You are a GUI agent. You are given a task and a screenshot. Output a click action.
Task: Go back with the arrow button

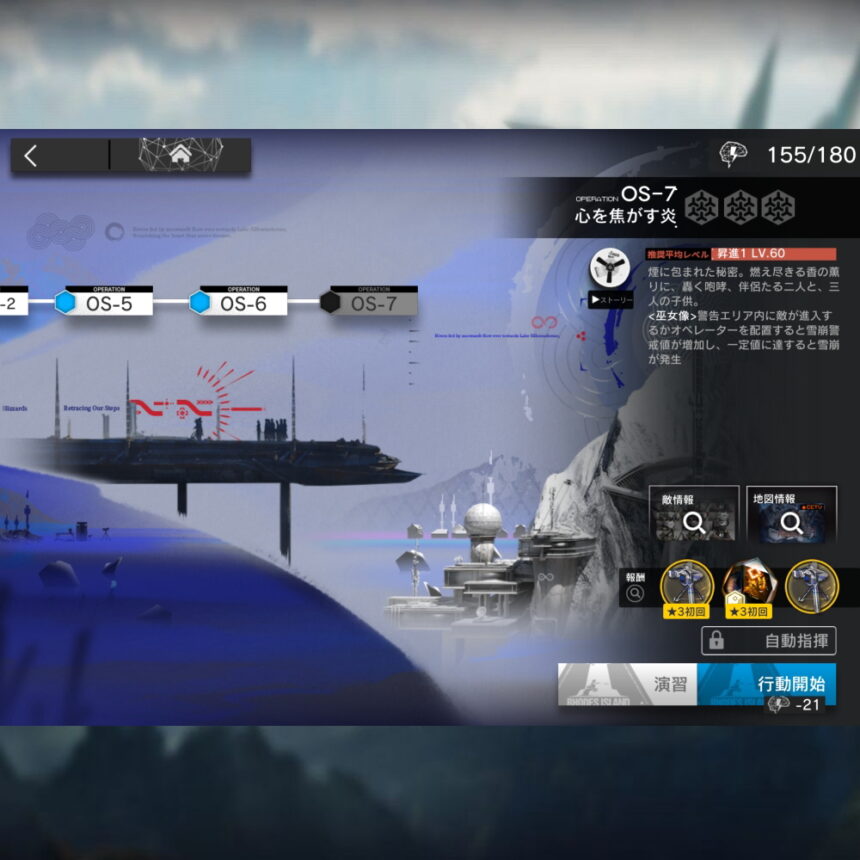click(31, 155)
